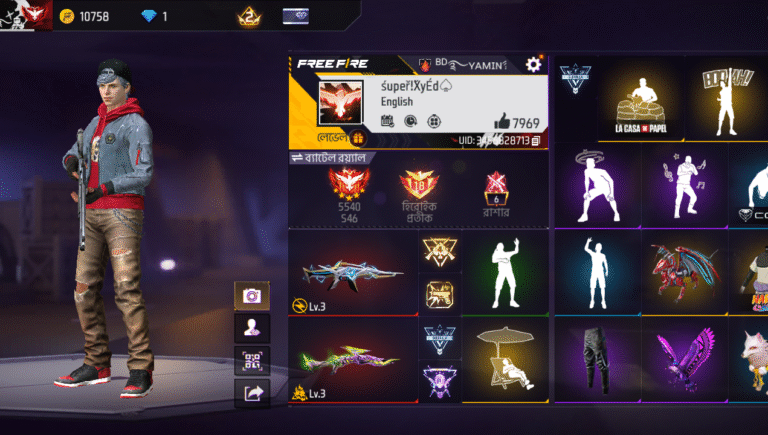Viewport: 768px width, 435px height.
Task: Select the black pants item tile
Action: (x=598, y=361)
